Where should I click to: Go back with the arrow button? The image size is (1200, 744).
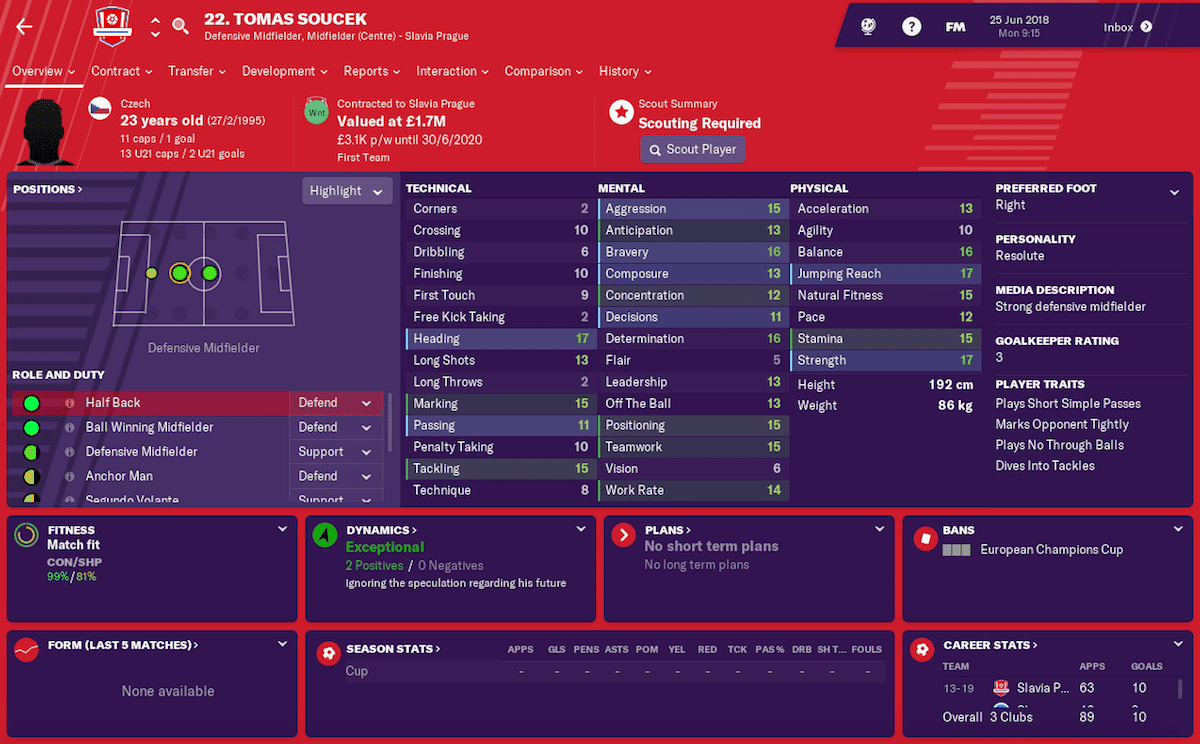[x=25, y=27]
